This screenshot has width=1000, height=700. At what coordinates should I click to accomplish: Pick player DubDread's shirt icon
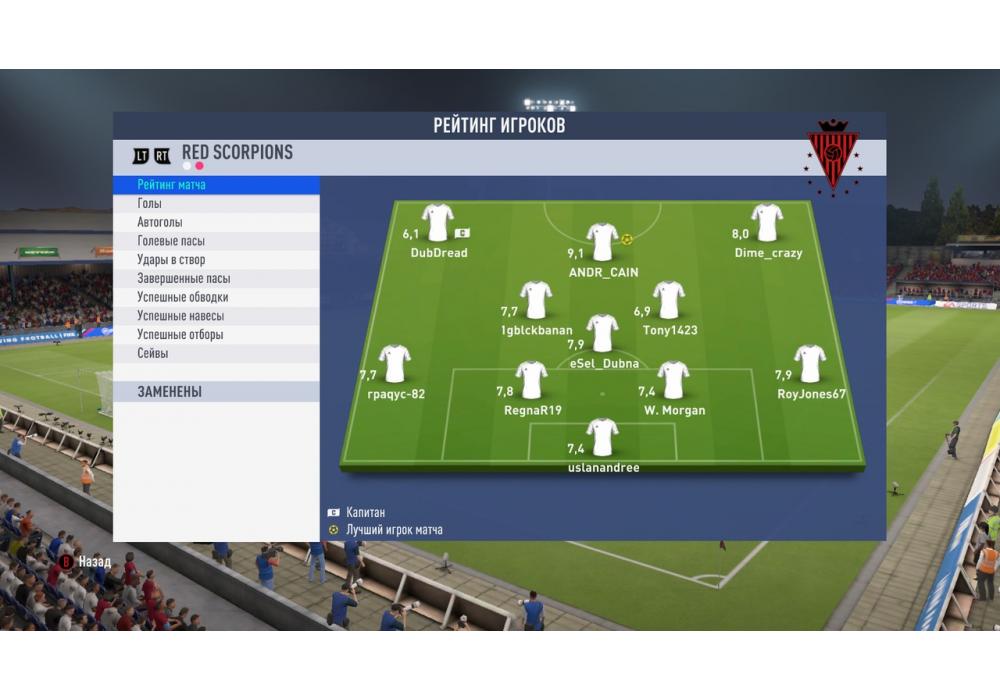point(438,222)
